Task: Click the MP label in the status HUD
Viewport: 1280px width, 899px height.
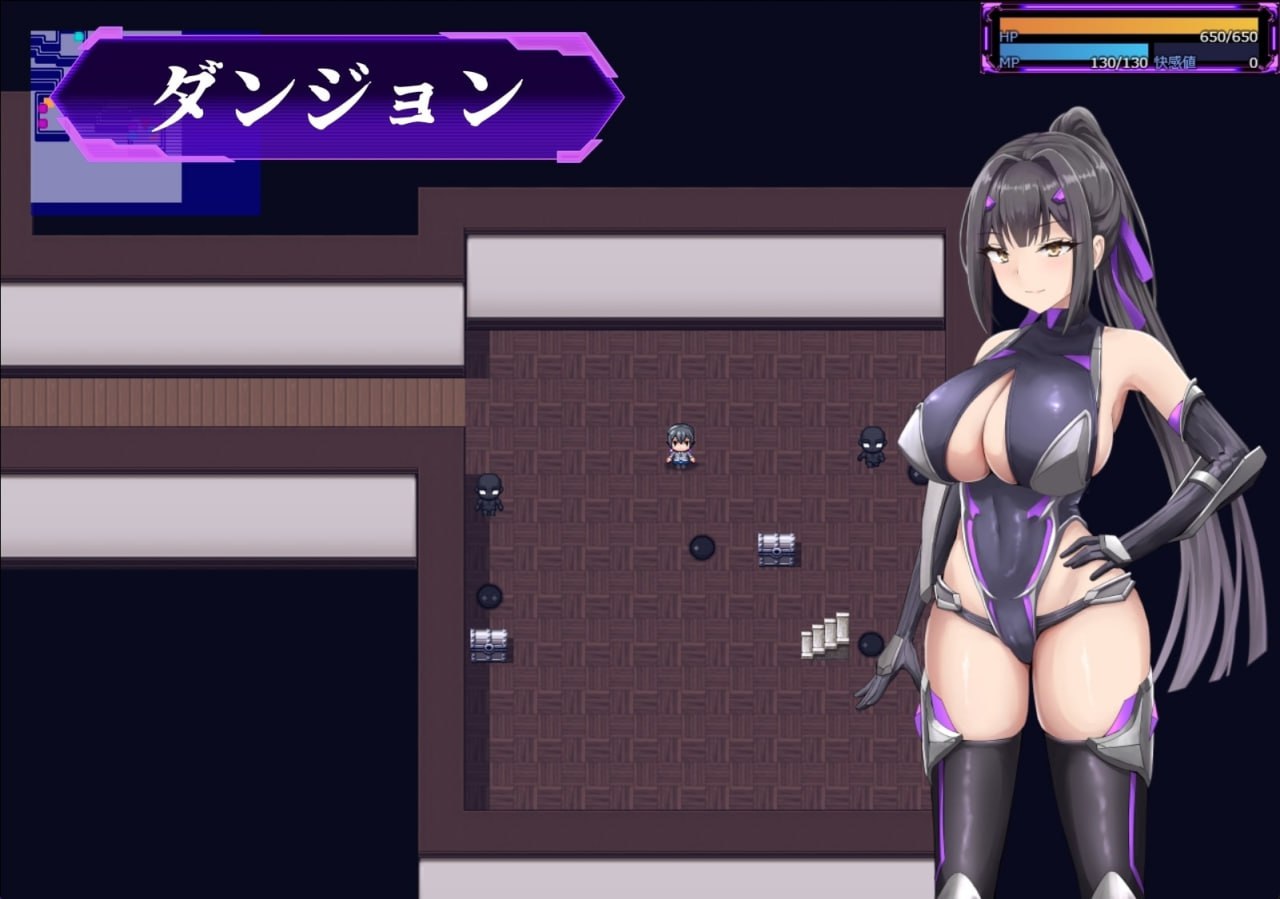Action: point(1010,64)
